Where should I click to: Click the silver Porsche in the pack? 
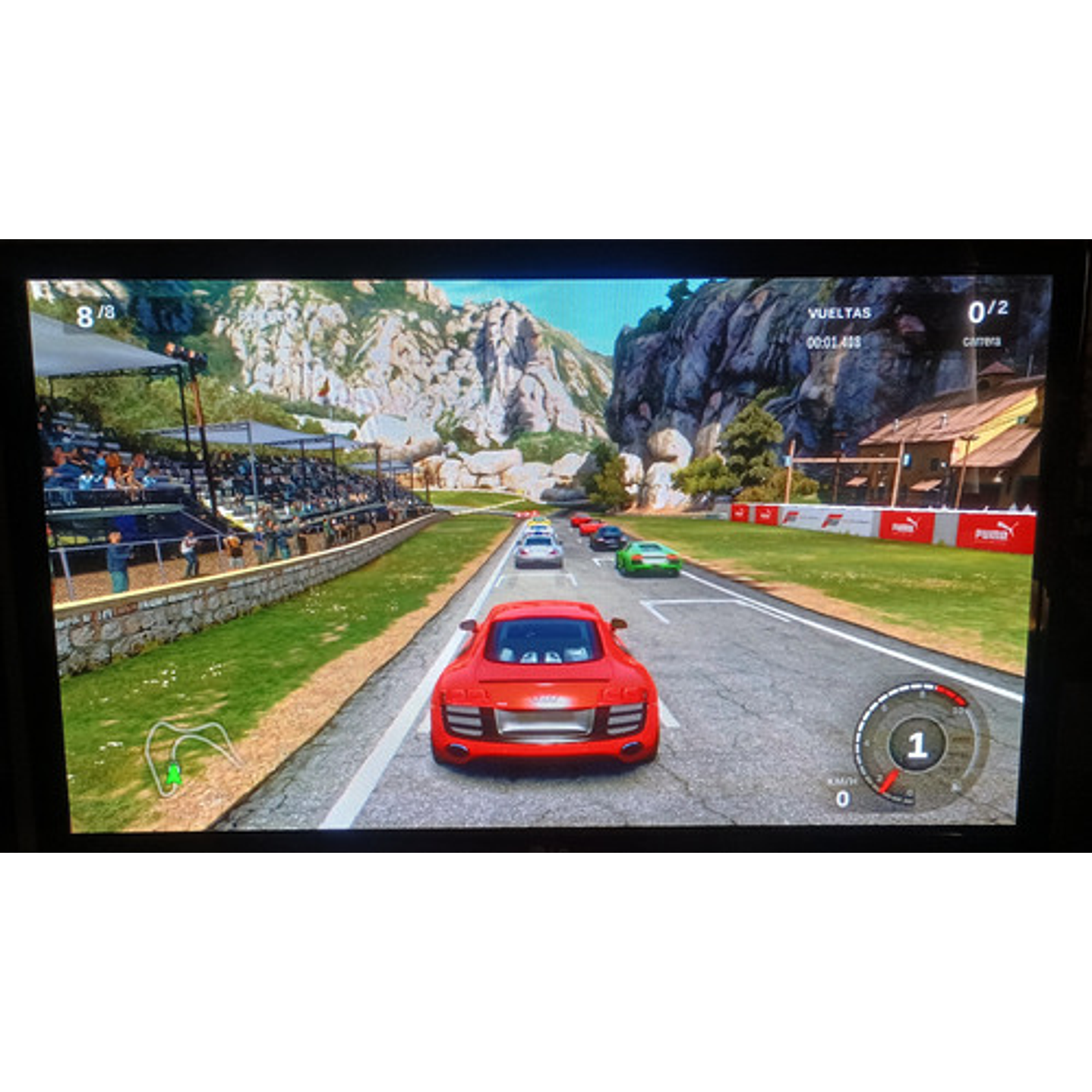538,549
